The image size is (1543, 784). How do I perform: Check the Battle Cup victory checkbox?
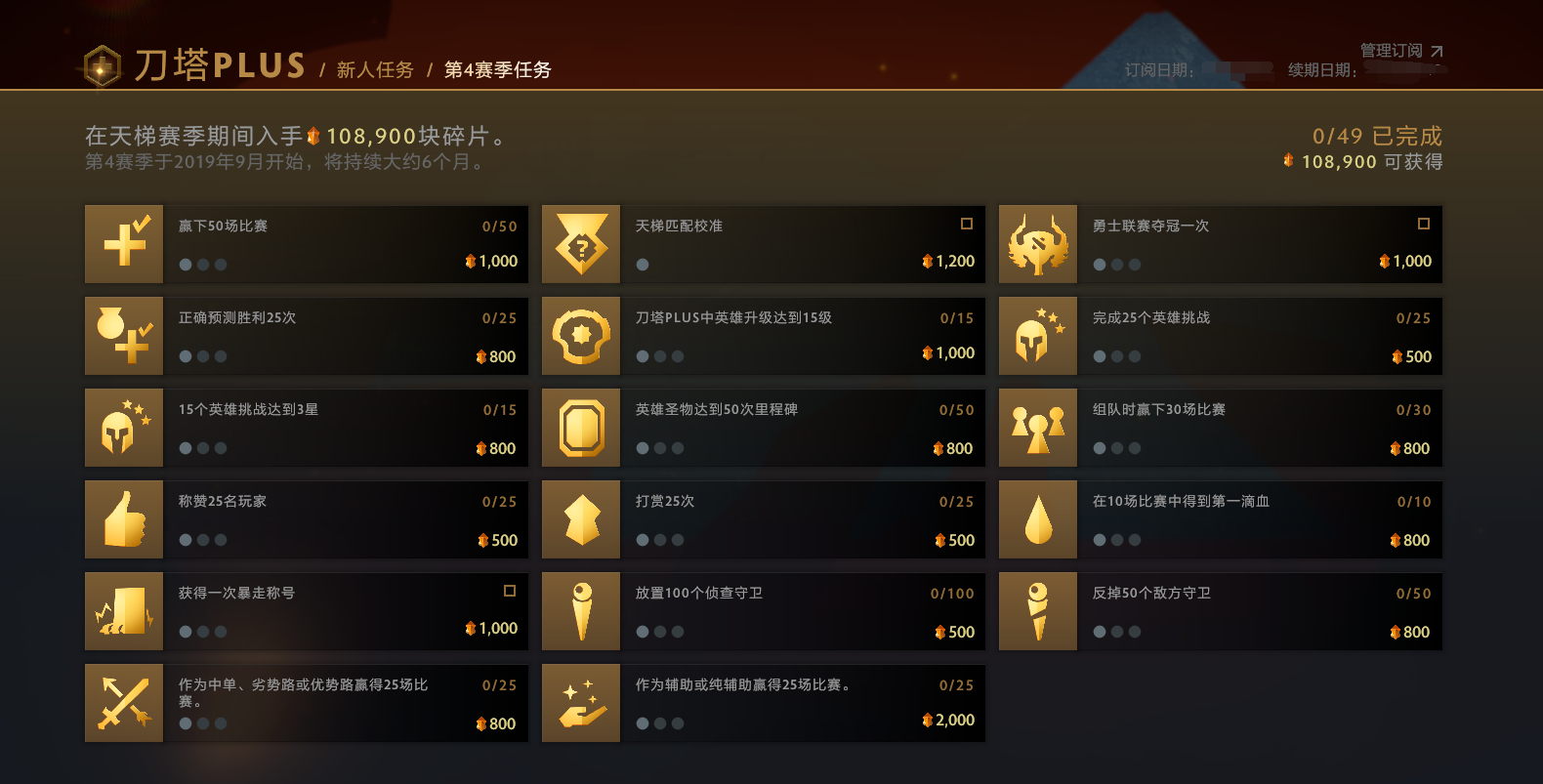tap(1424, 224)
